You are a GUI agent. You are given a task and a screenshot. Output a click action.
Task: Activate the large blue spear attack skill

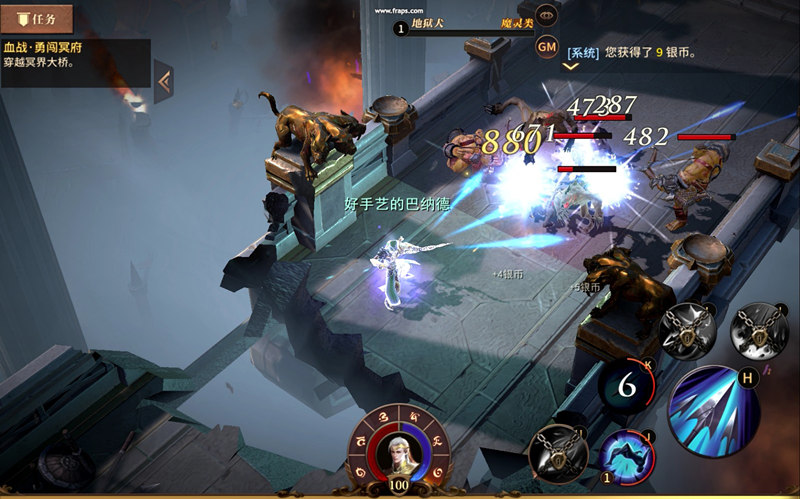(x=715, y=412)
